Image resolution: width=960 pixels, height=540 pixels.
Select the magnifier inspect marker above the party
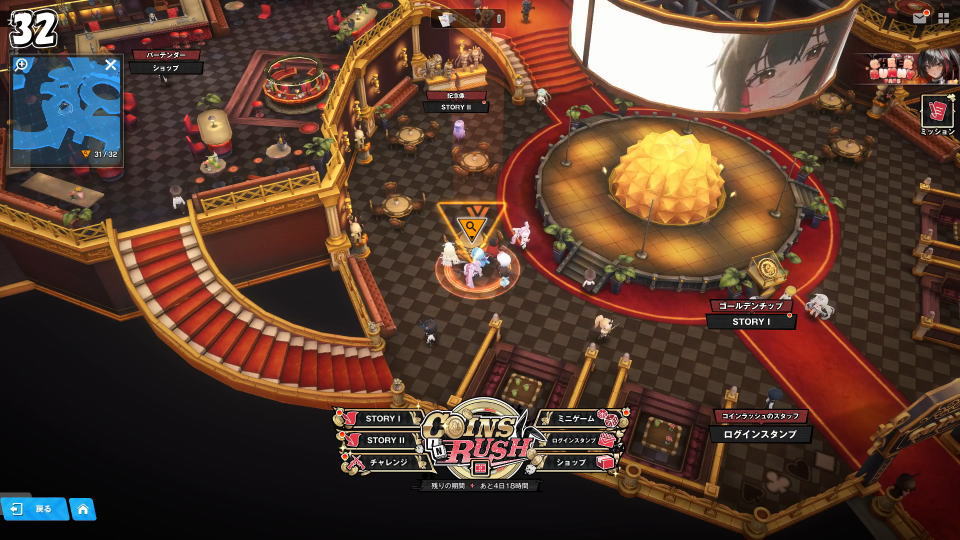pyautogui.click(x=469, y=226)
